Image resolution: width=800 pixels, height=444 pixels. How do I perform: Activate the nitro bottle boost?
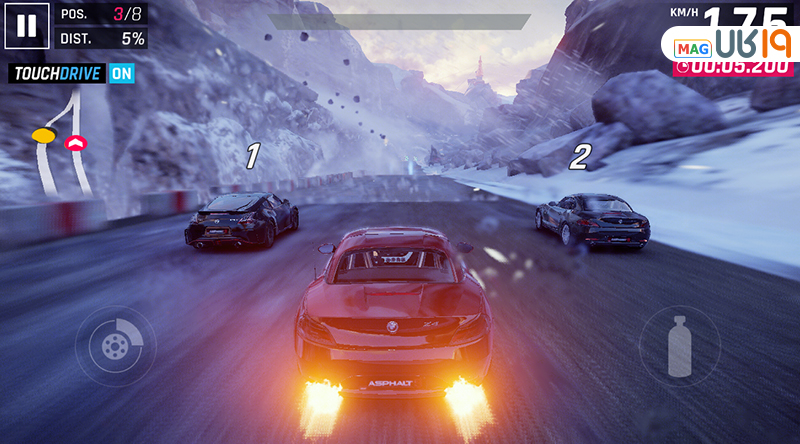click(x=679, y=346)
